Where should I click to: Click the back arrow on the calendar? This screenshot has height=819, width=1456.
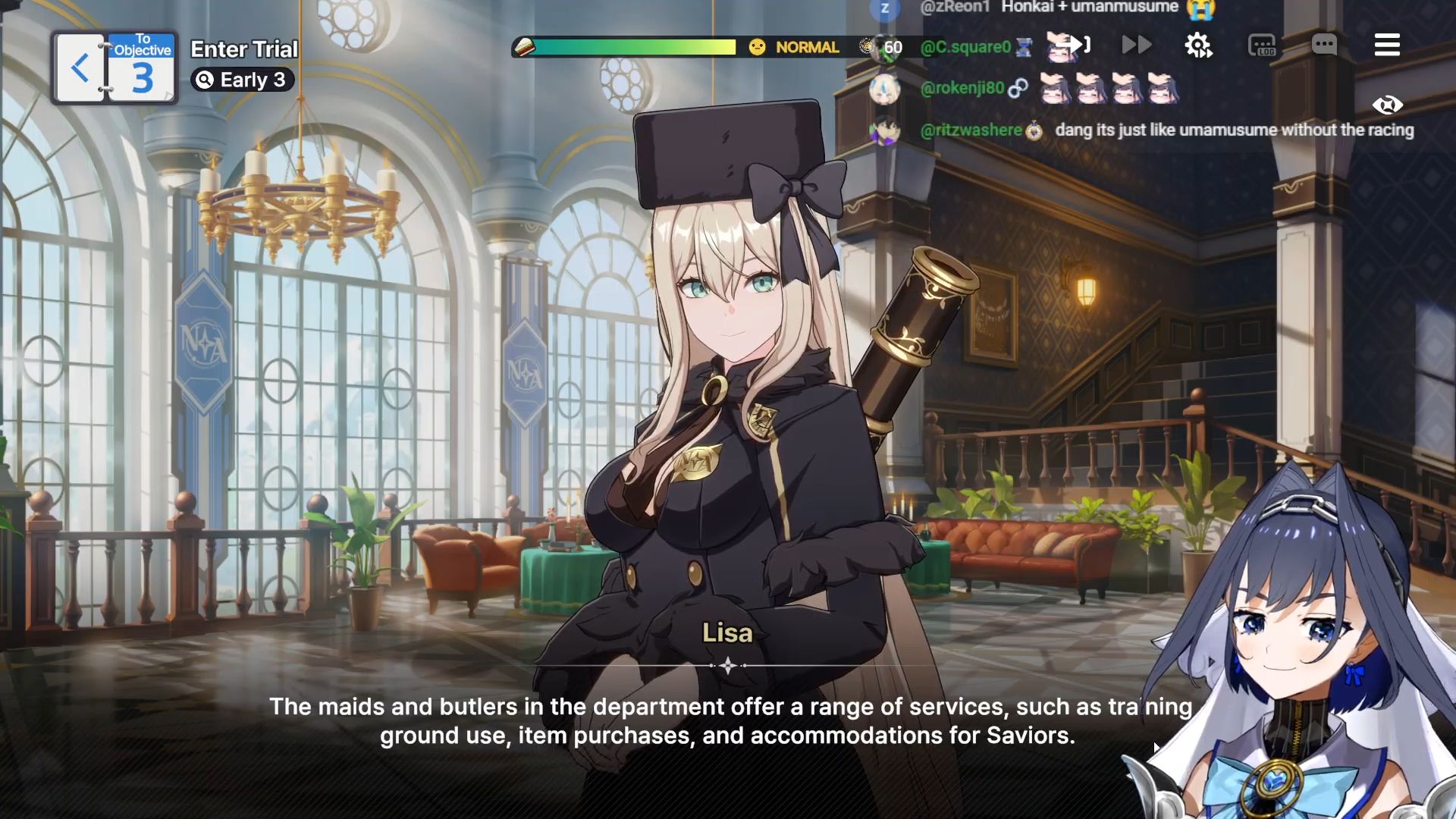[x=80, y=68]
